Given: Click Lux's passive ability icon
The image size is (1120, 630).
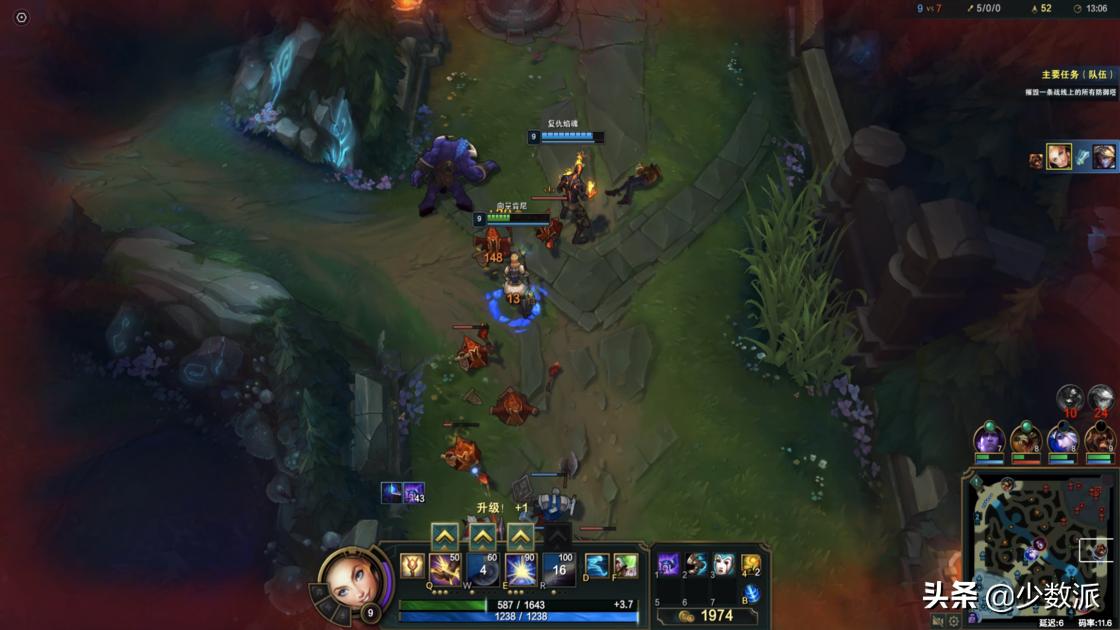Looking at the screenshot, I should tap(411, 566).
